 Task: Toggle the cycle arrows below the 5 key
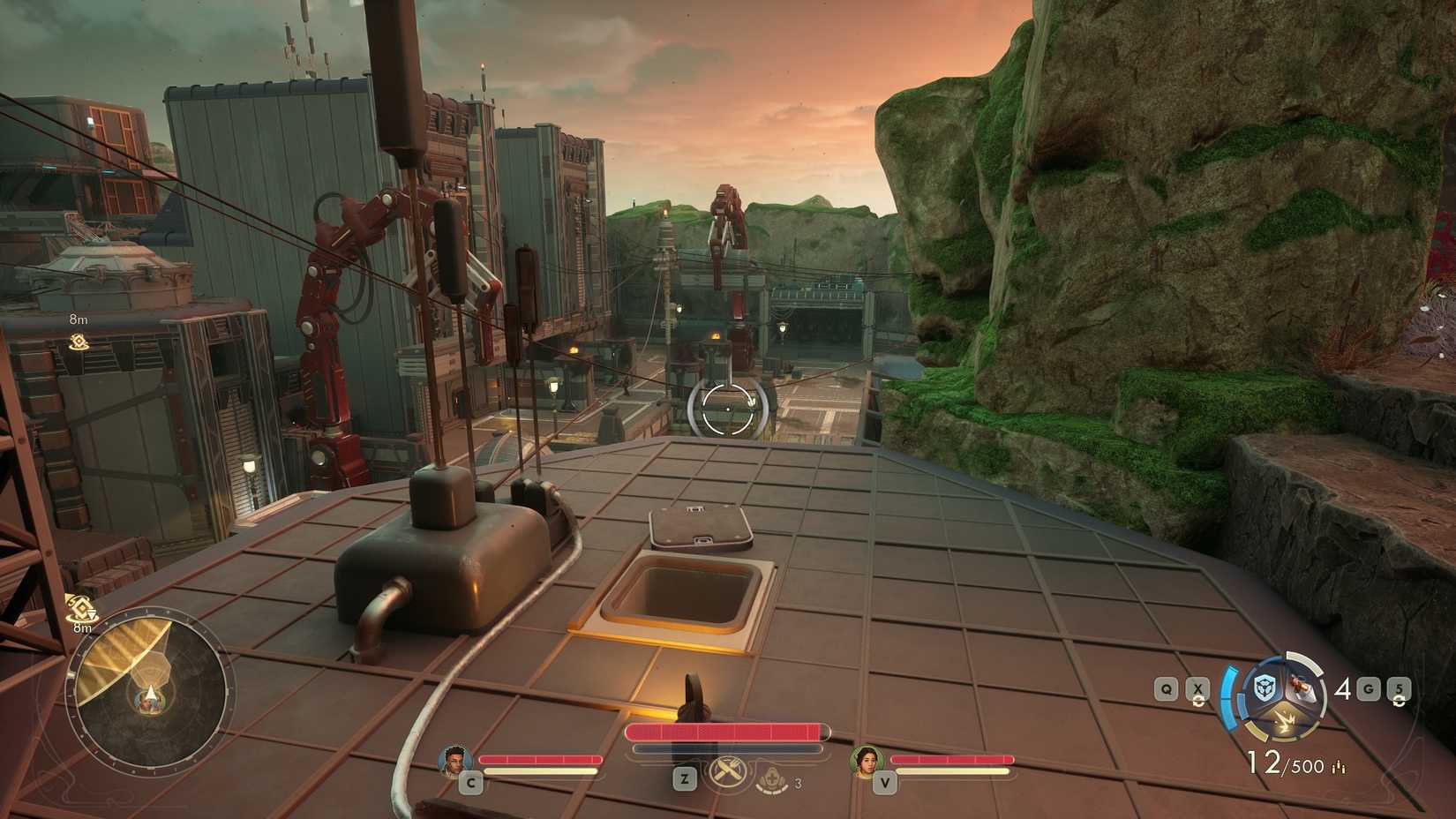1400,702
